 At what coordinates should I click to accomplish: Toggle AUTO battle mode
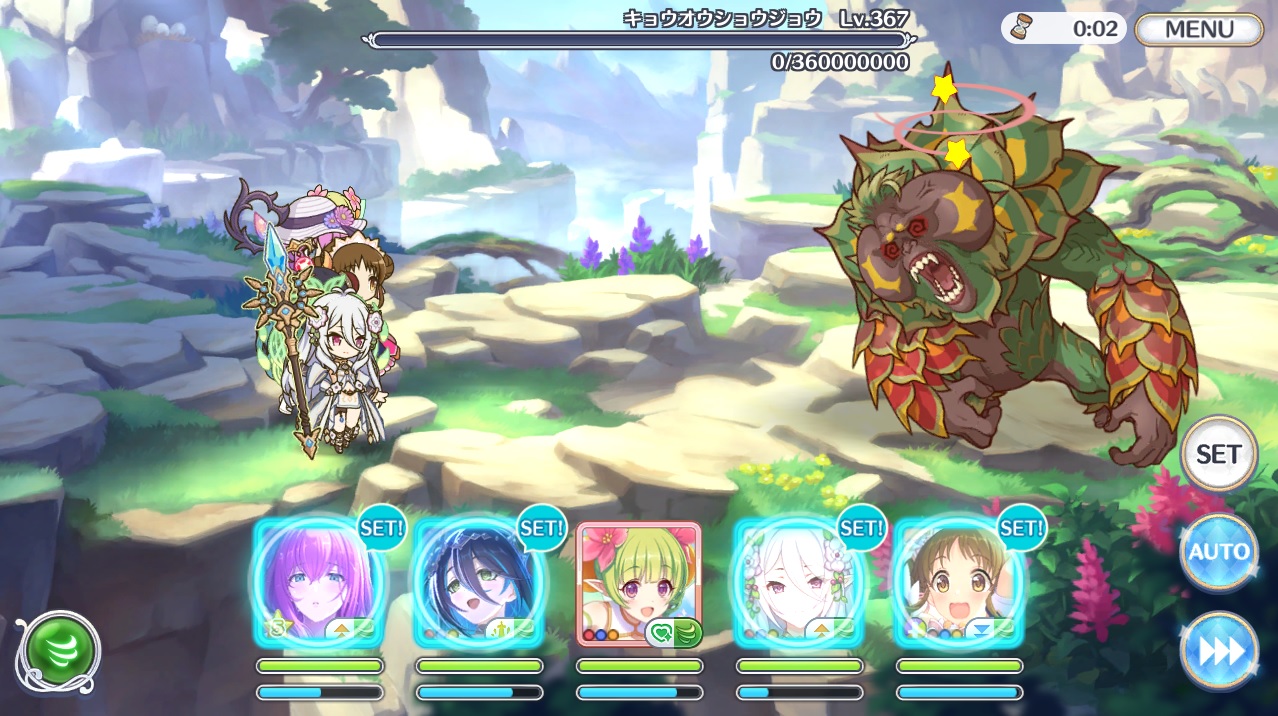(x=1218, y=552)
